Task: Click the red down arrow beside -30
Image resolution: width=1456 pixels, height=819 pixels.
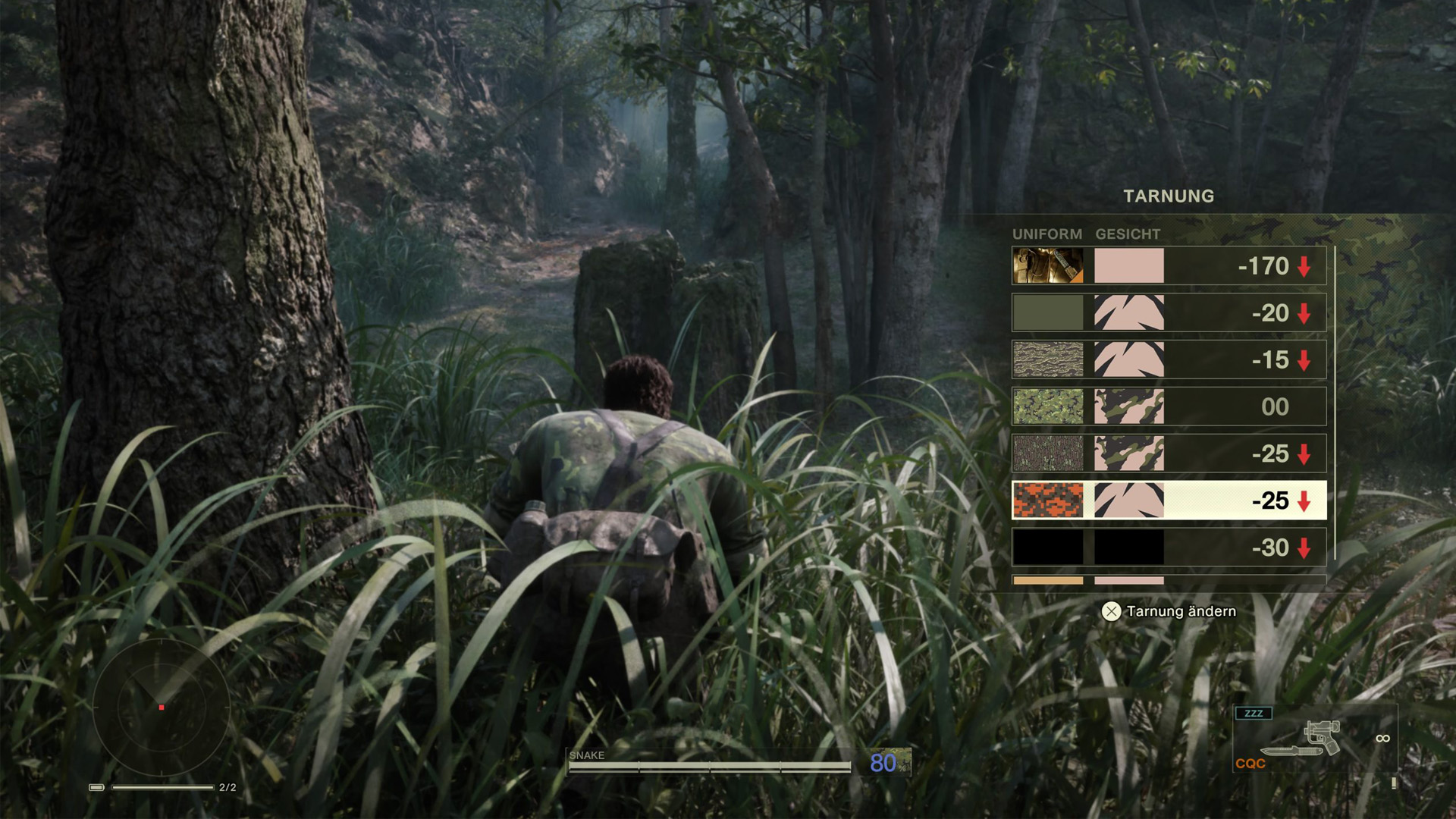Action: point(1303,547)
